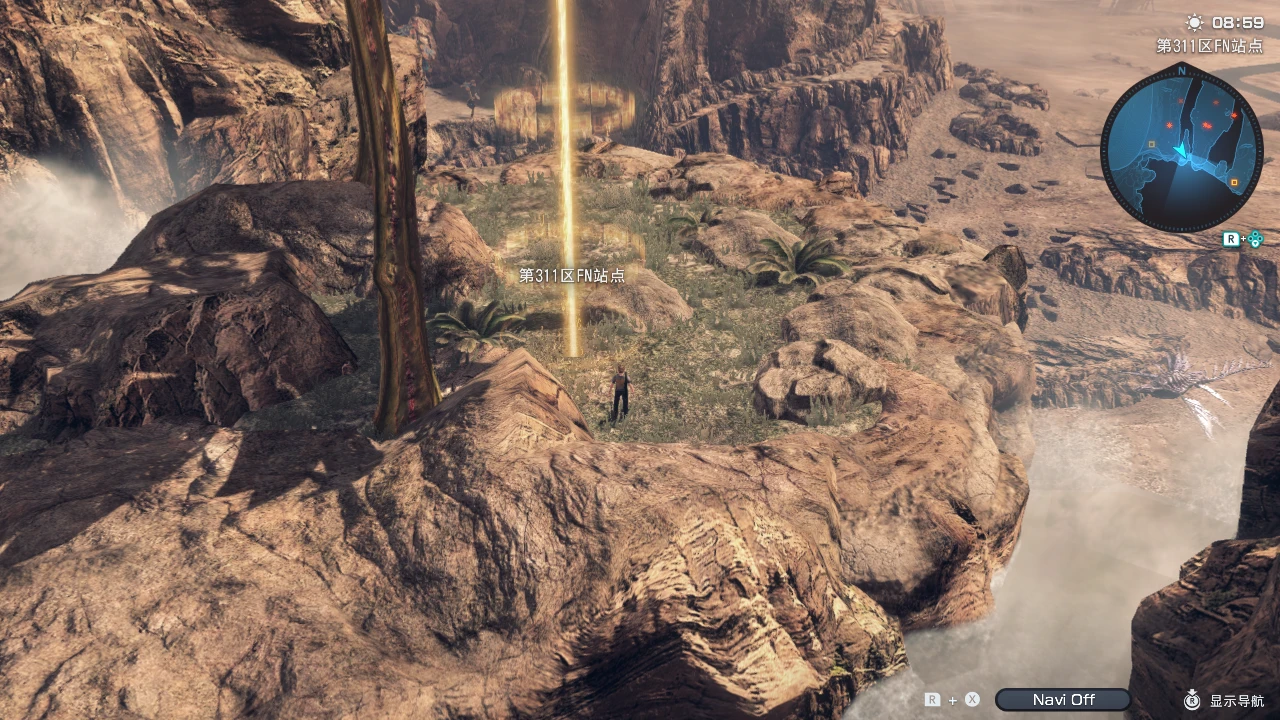This screenshot has width=1280, height=720.
Task: Click the gamepad stick icon below the minimap
Action: 1255,239
